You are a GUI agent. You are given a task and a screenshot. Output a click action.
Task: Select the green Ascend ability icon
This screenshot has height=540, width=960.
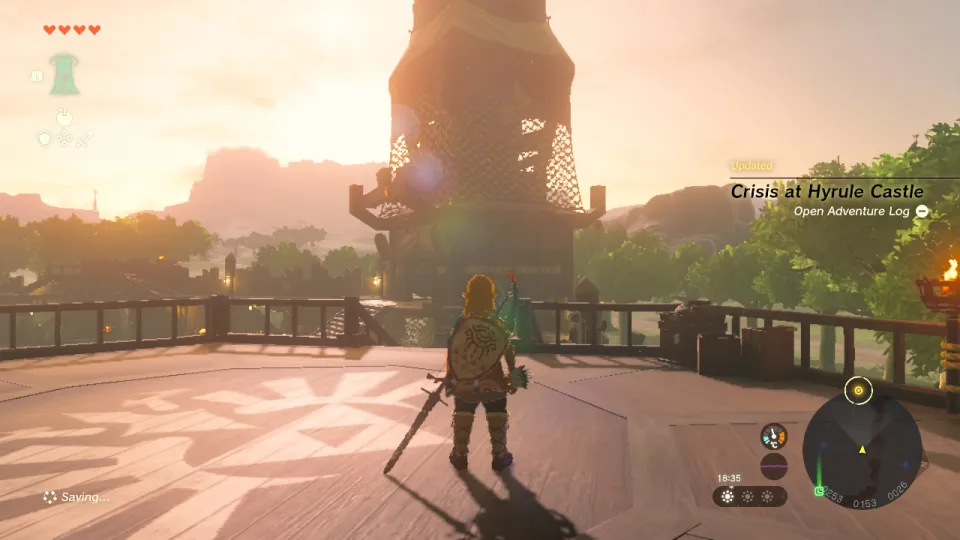click(65, 75)
